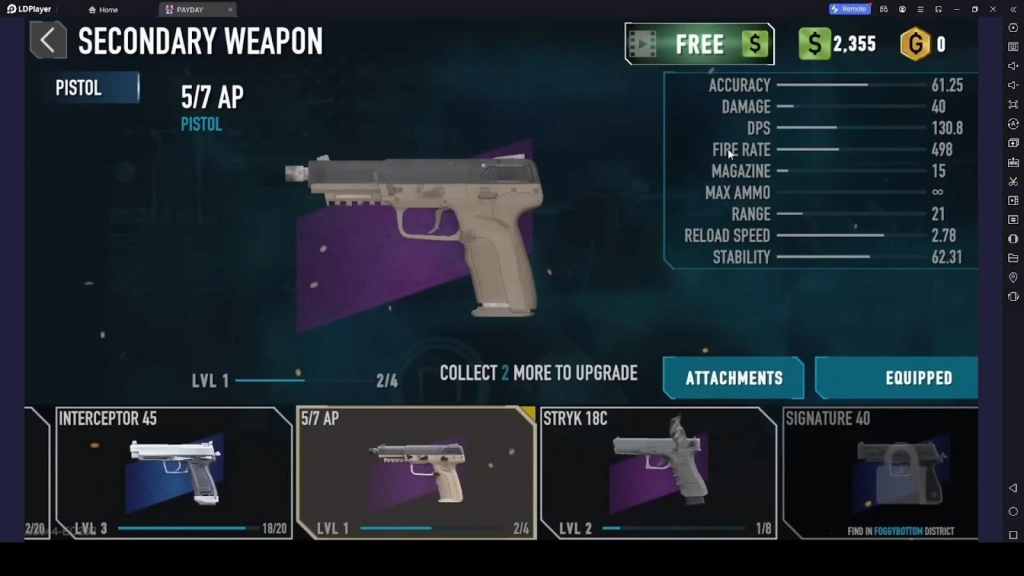Open the gold G currency balance

[923, 44]
